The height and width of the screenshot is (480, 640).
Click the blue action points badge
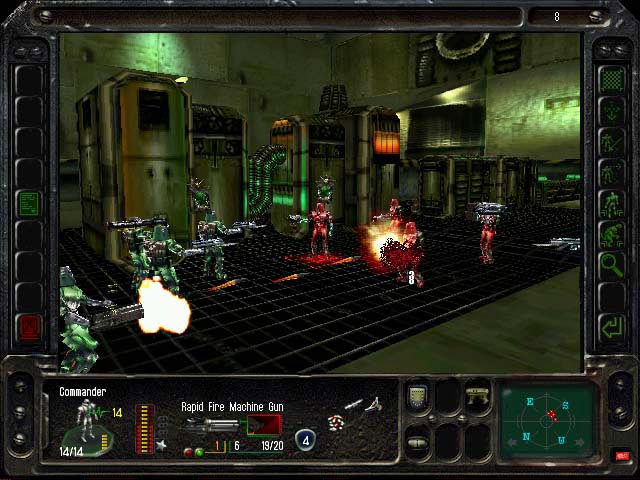pyautogui.click(x=305, y=438)
